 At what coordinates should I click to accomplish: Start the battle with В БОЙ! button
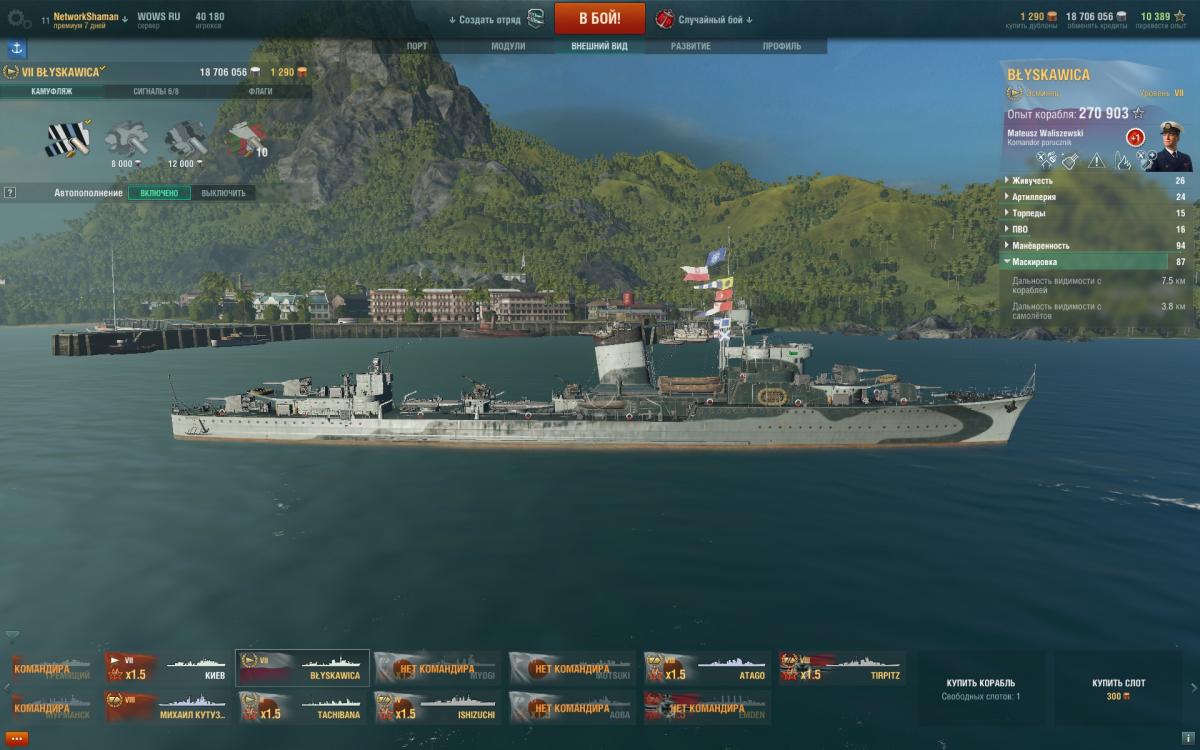tap(600, 18)
